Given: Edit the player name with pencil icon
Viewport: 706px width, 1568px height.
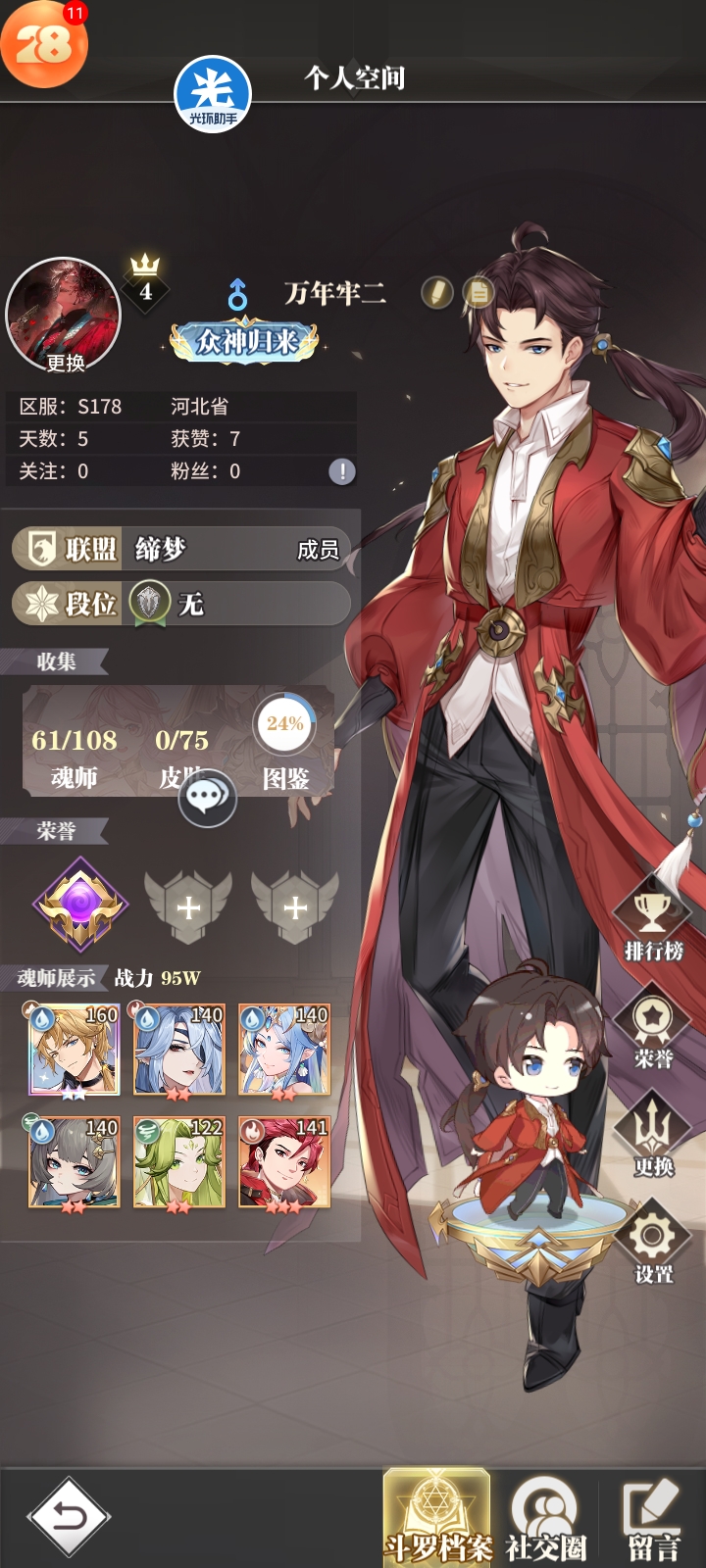Looking at the screenshot, I should pyautogui.click(x=436, y=292).
